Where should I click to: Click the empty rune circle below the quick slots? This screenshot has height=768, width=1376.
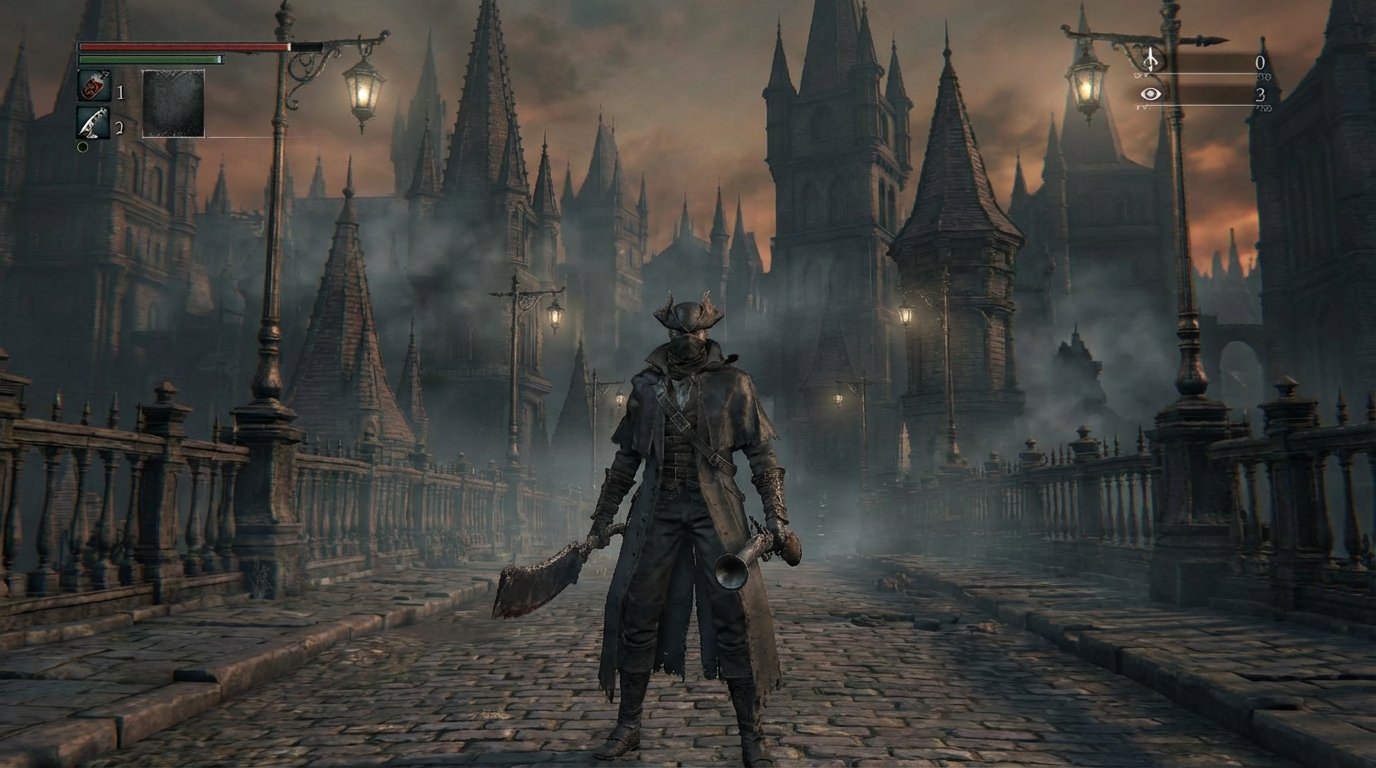(84, 147)
